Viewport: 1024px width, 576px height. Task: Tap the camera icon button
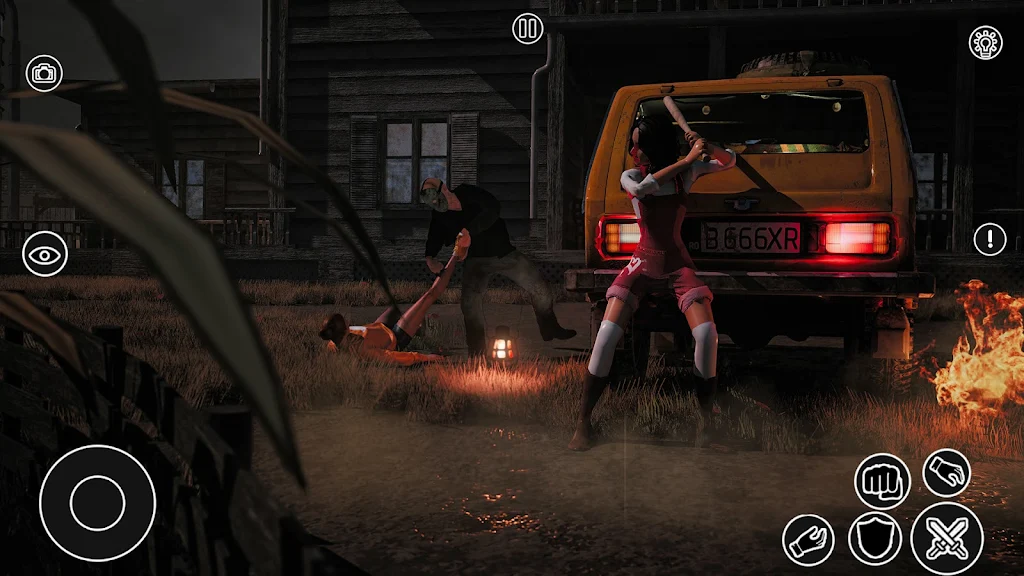click(44, 73)
